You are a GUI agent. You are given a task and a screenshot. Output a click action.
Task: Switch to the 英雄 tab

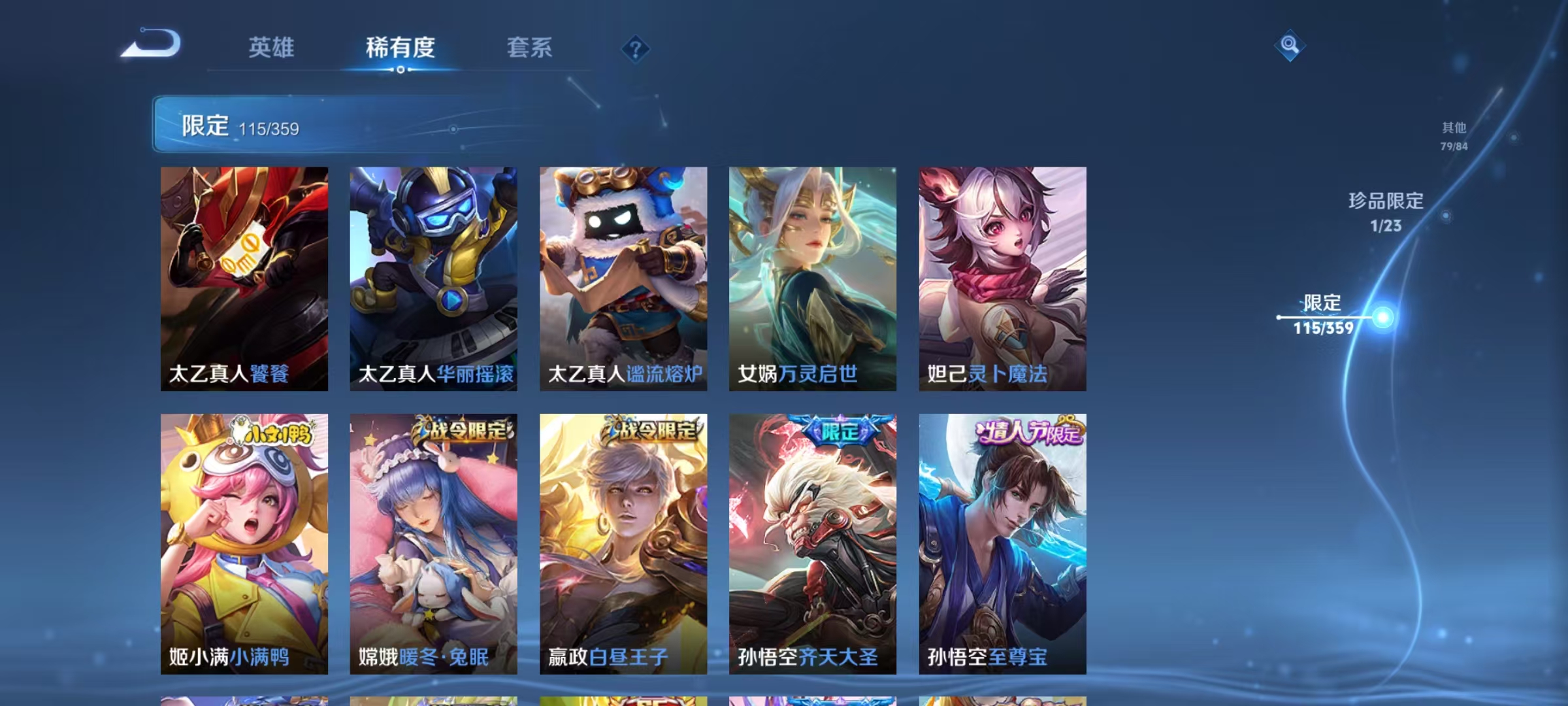[272, 48]
